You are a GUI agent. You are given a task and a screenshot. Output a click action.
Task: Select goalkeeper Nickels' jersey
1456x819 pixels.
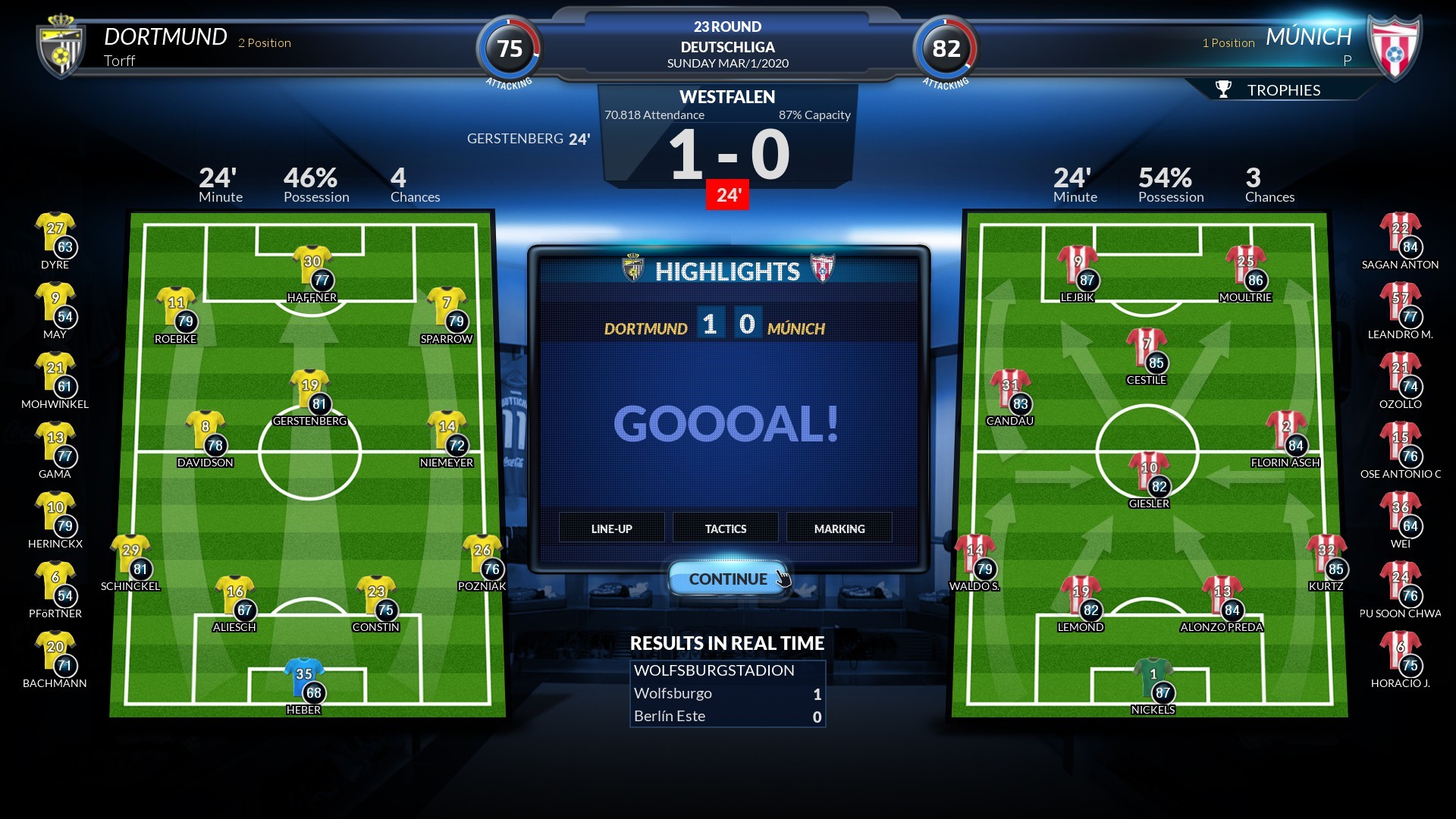tap(1154, 673)
